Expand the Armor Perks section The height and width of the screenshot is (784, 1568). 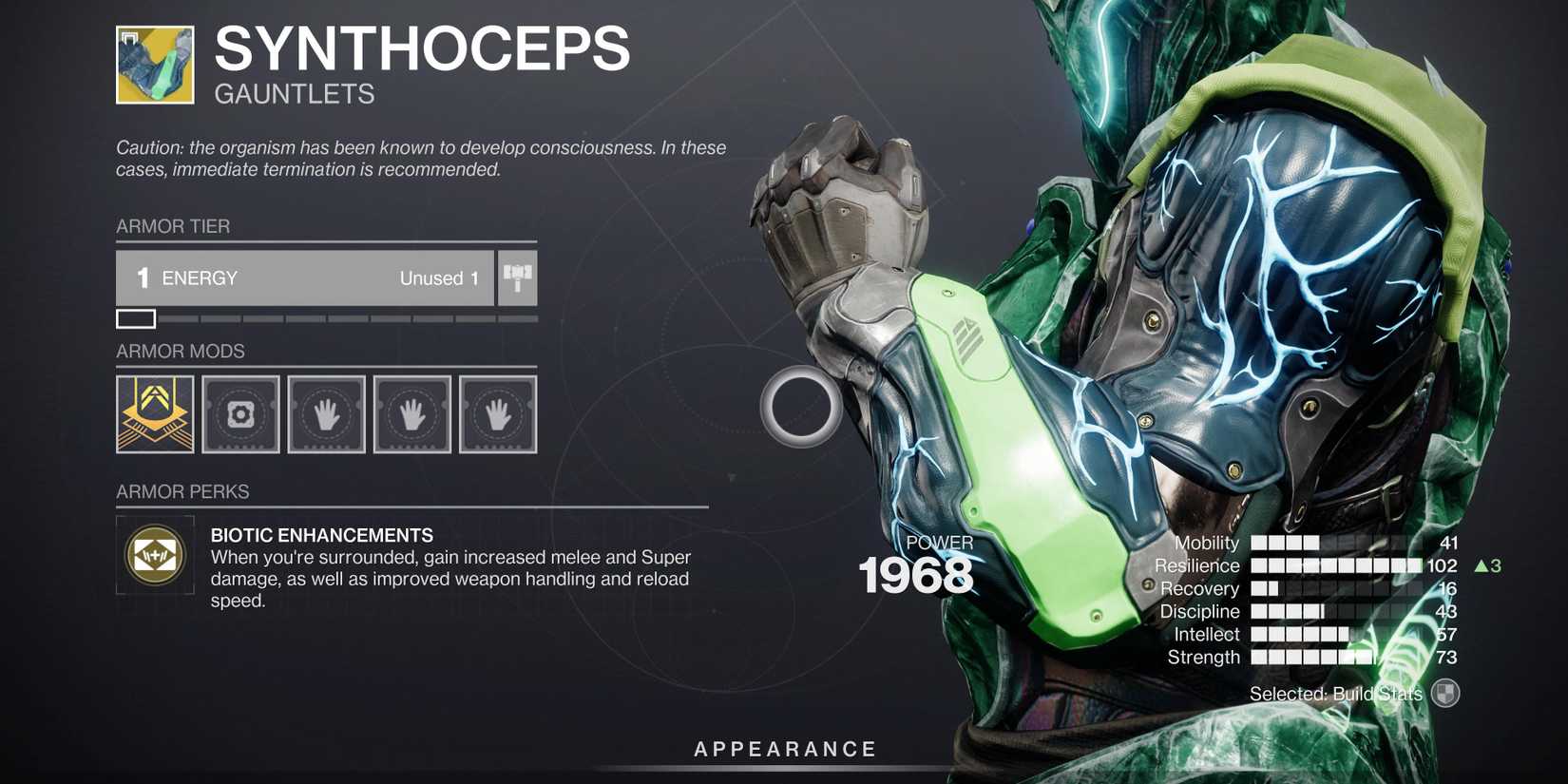tap(182, 491)
